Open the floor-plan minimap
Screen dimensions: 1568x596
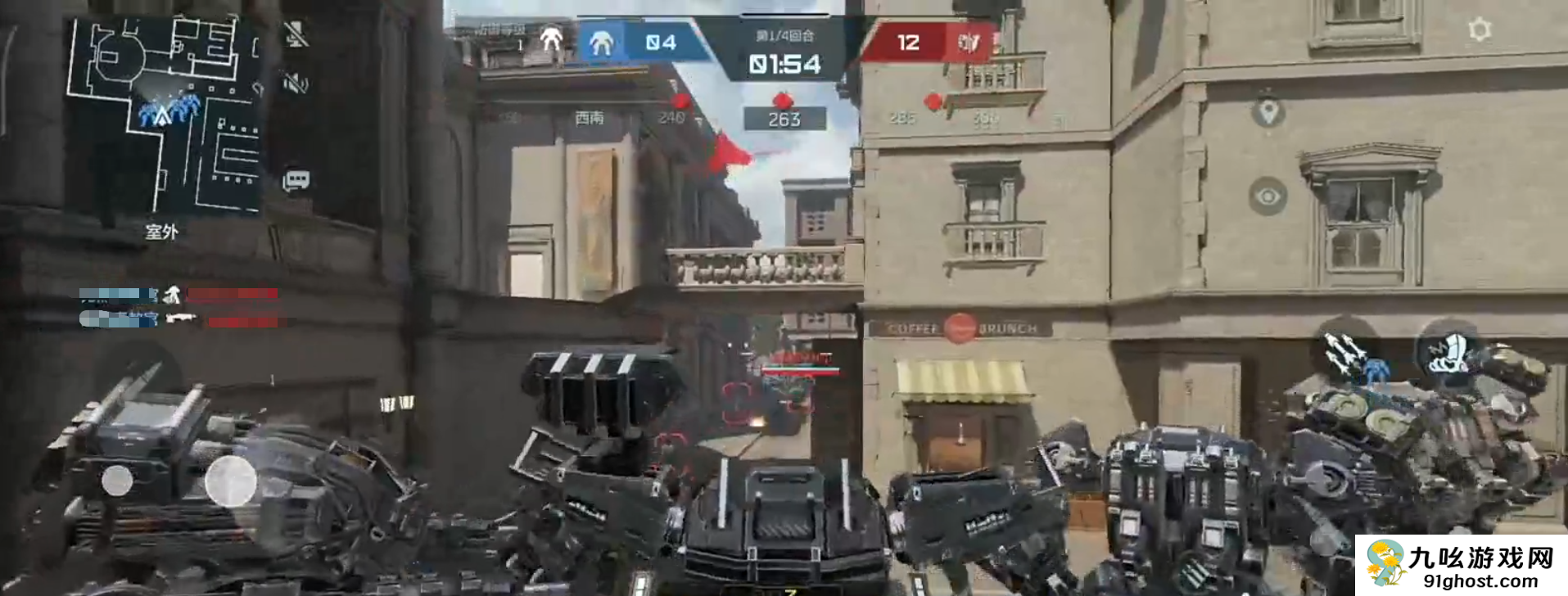[164, 115]
